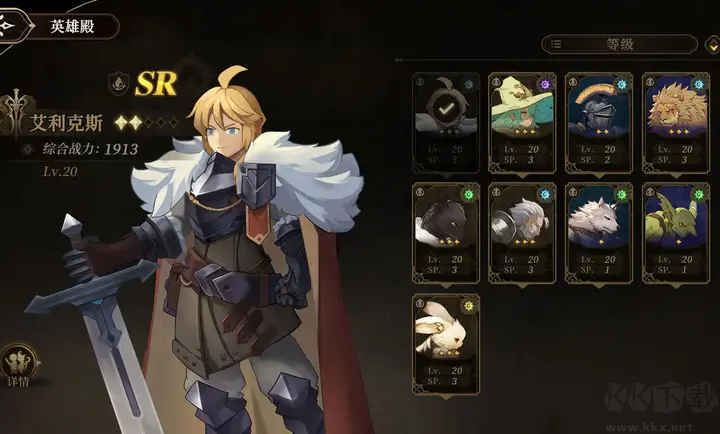Choose the green-haired witch hat hero card

coord(522,119)
